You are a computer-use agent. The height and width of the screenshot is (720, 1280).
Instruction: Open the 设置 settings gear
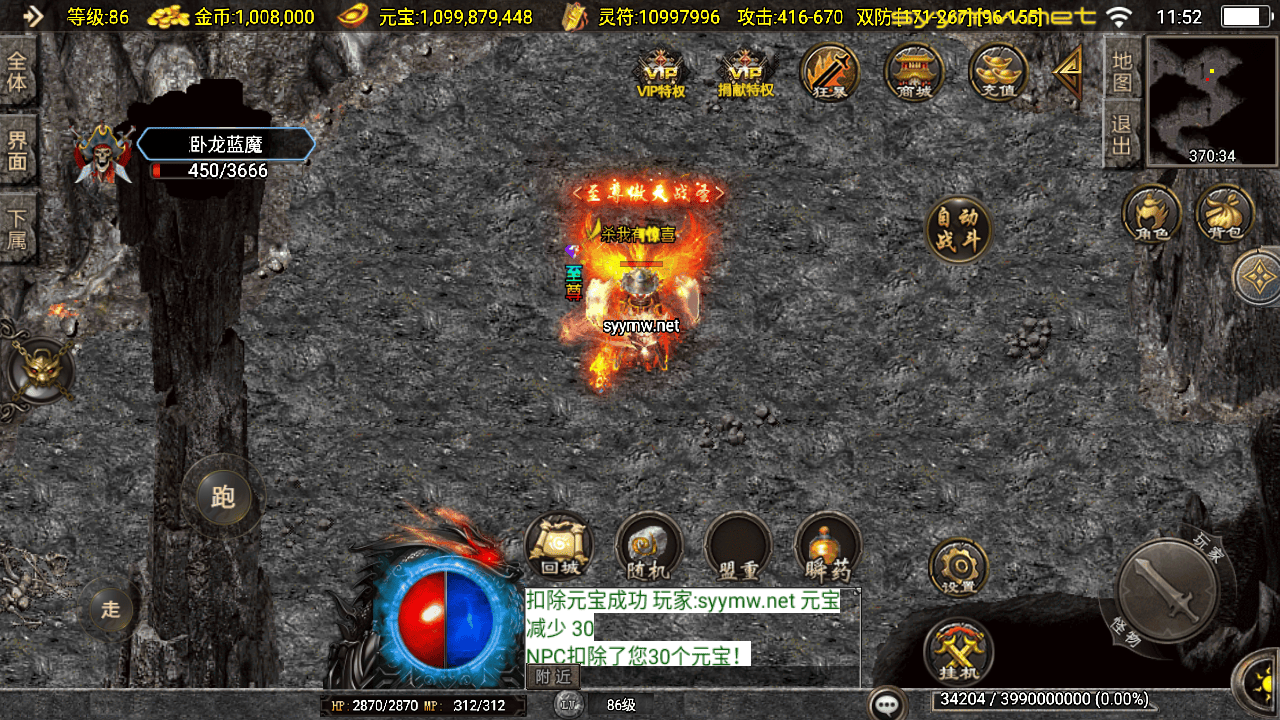959,568
